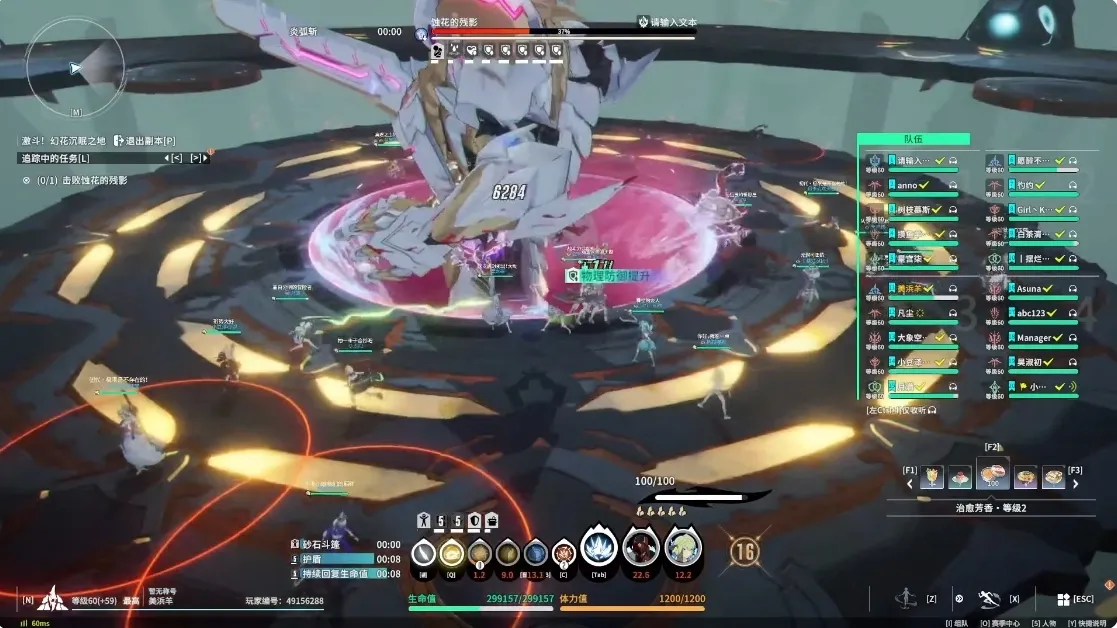The height and width of the screenshot is (628, 1117).
Task: Open the player level emblem at bottom left
Action: click(x=52, y=599)
